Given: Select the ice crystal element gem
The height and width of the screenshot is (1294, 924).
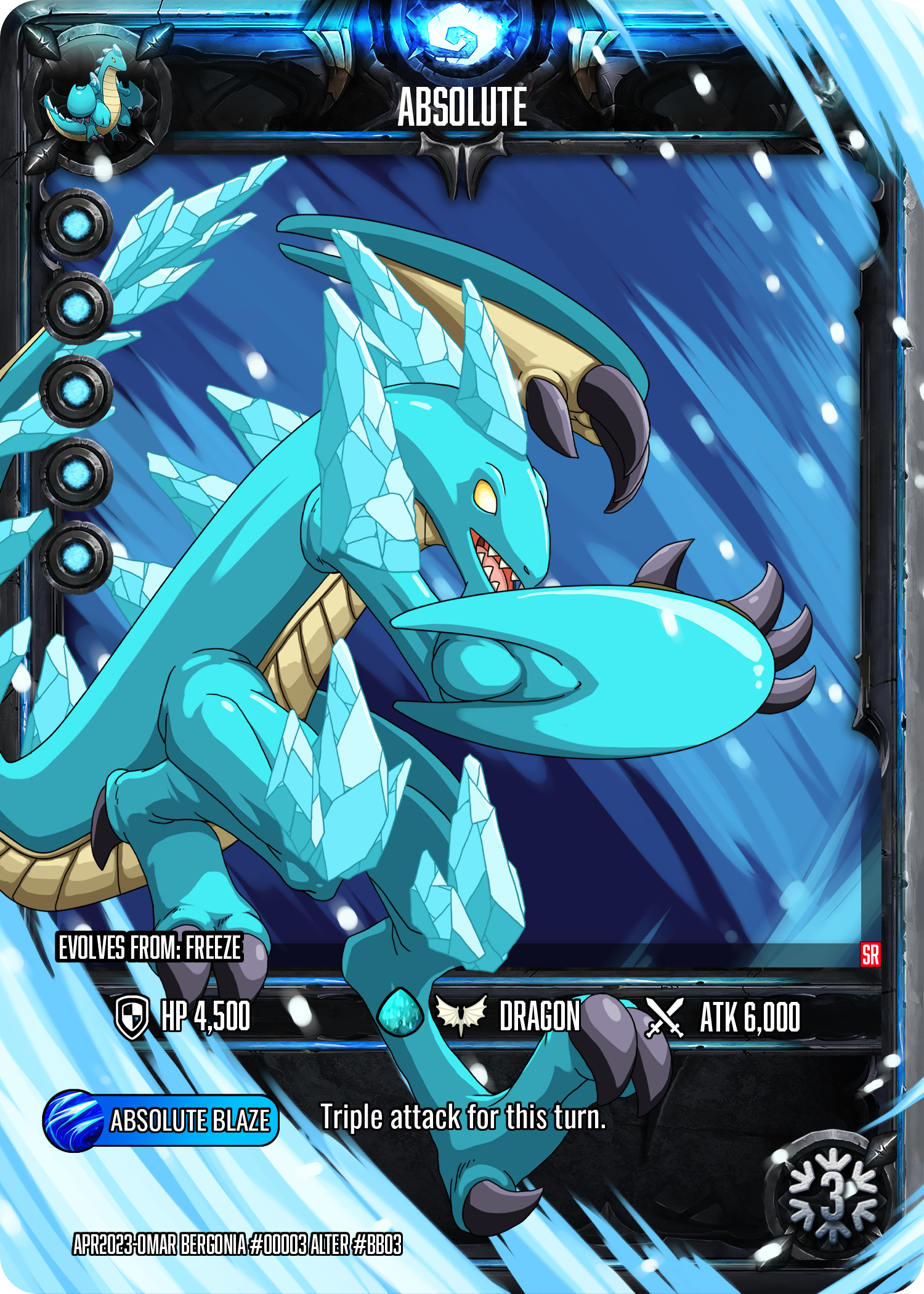Looking at the screenshot, I should (x=400, y=1014).
